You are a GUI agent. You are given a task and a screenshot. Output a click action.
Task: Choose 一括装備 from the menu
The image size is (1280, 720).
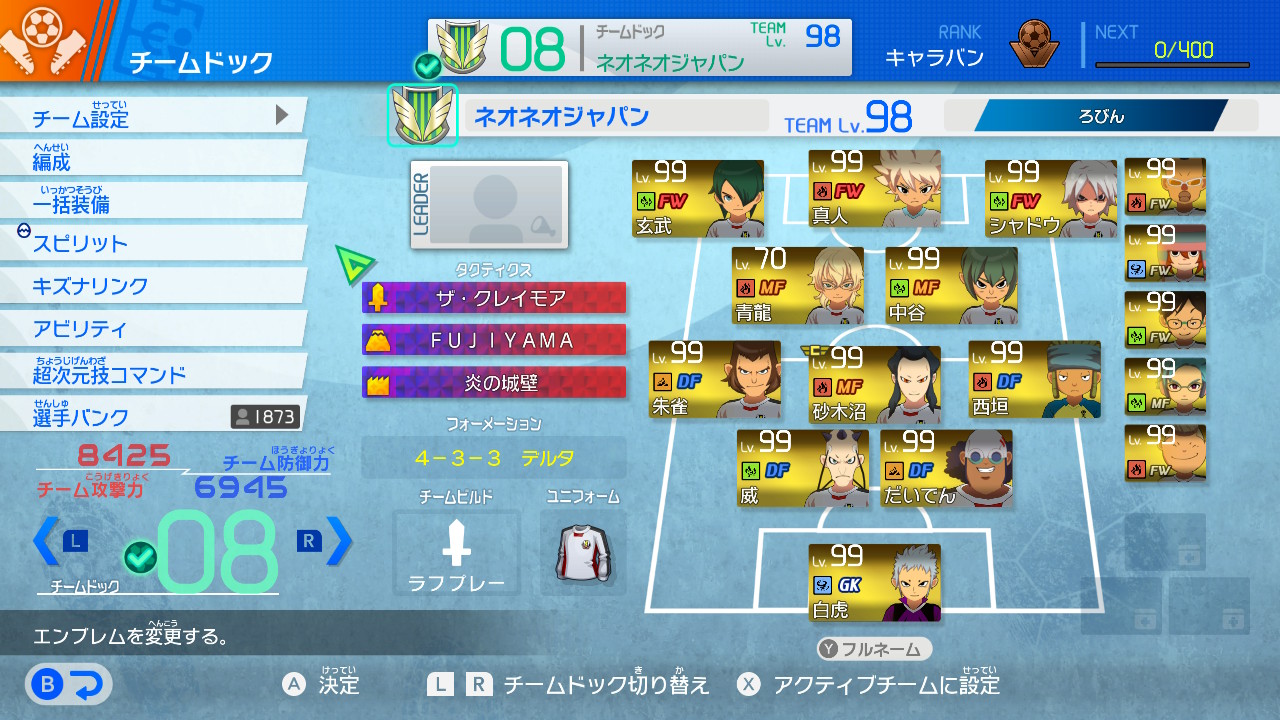click(x=150, y=201)
